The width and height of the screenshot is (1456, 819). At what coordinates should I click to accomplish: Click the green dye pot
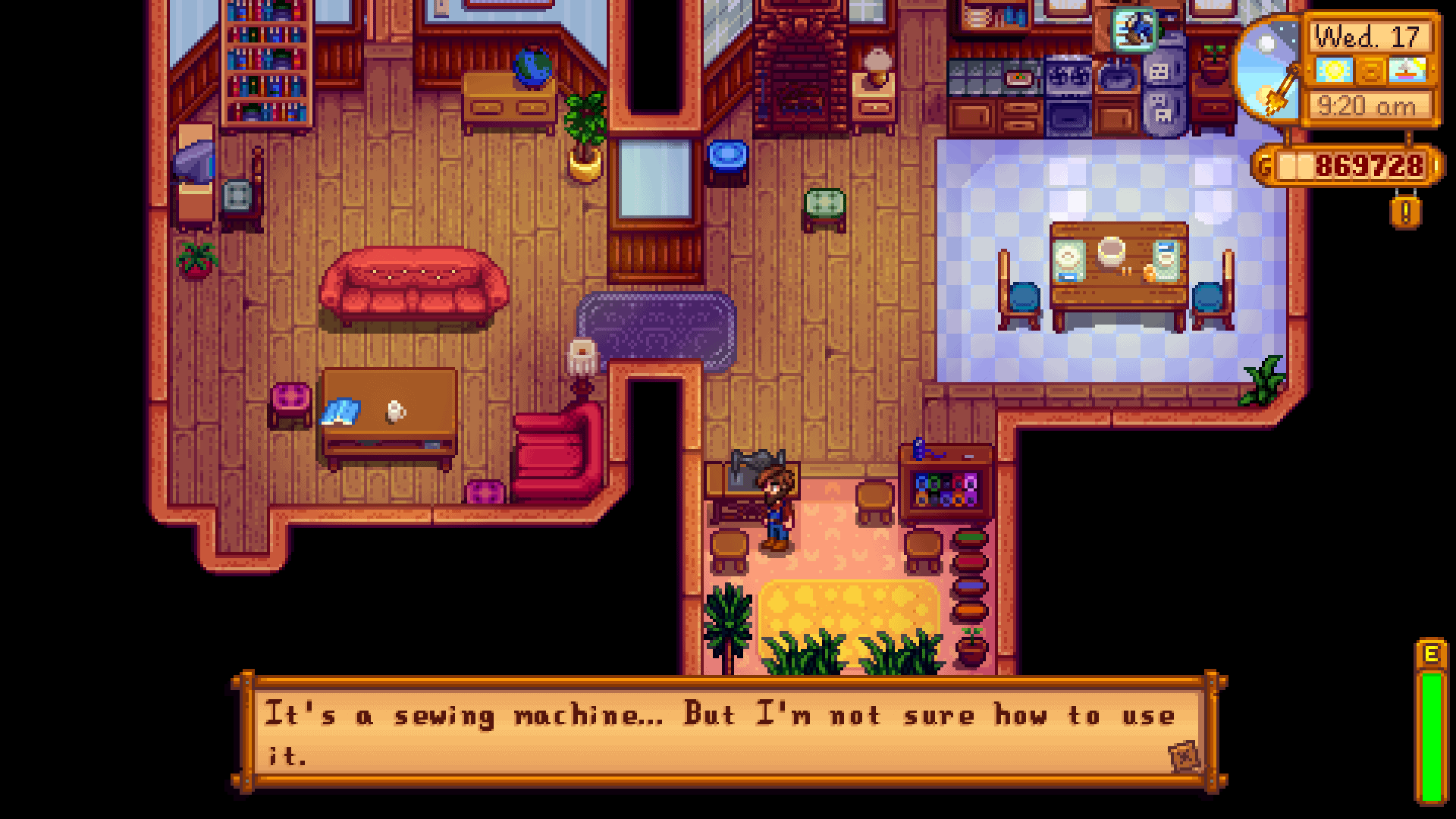[x=971, y=536]
